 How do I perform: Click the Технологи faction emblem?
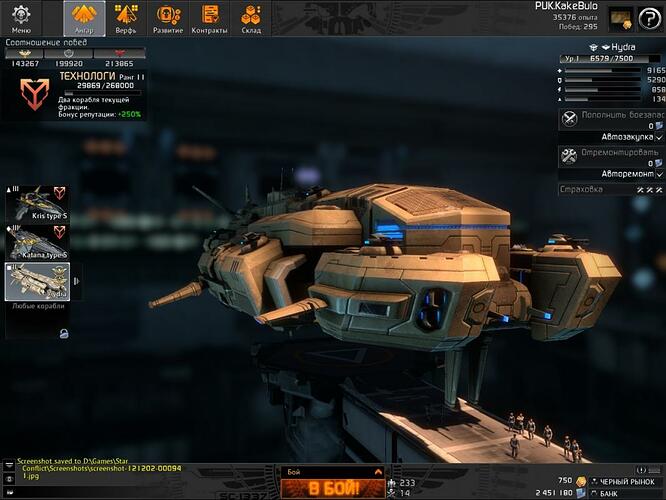pos(34,94)
